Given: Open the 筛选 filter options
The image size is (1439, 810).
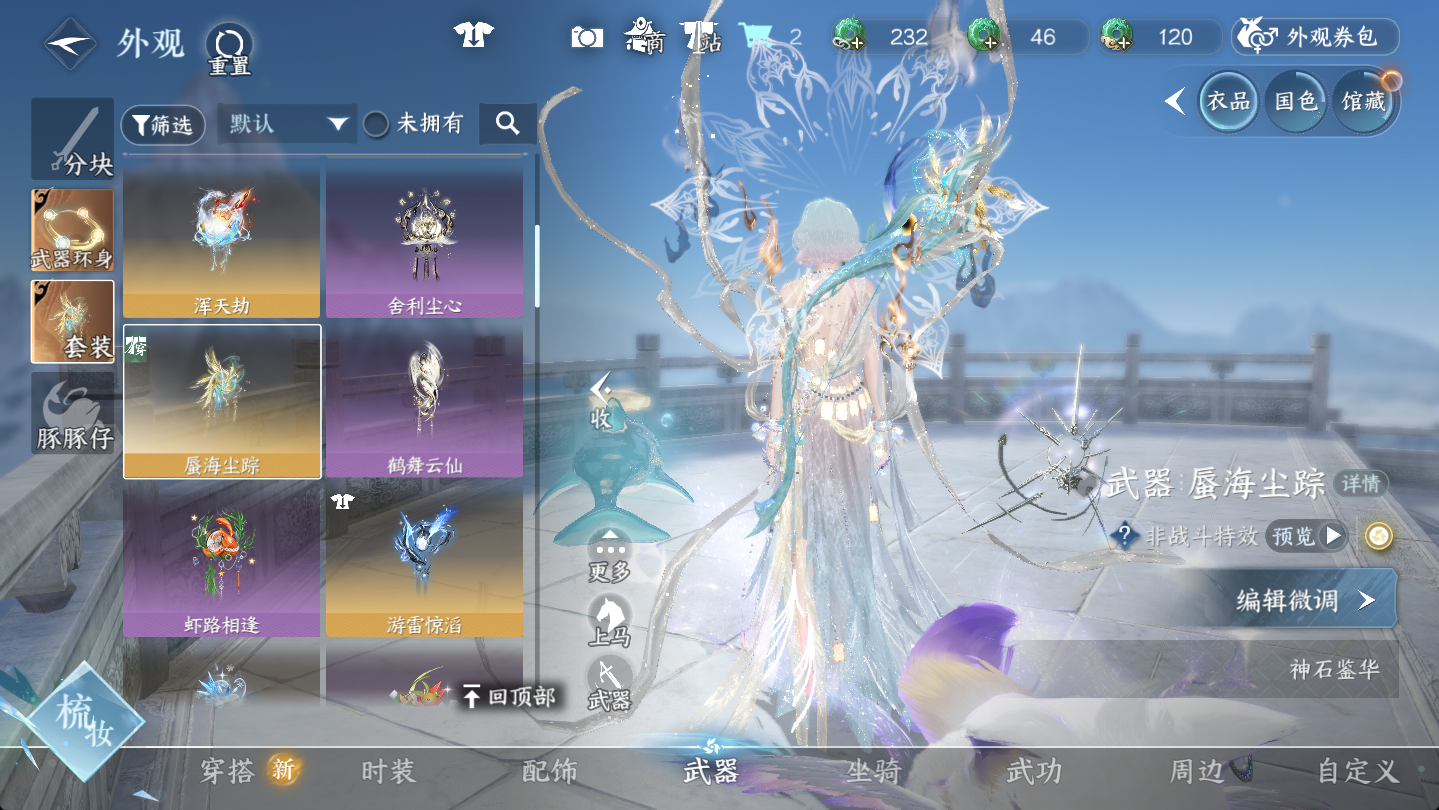Looking at the screenshot, I should (x=163, y=125).
